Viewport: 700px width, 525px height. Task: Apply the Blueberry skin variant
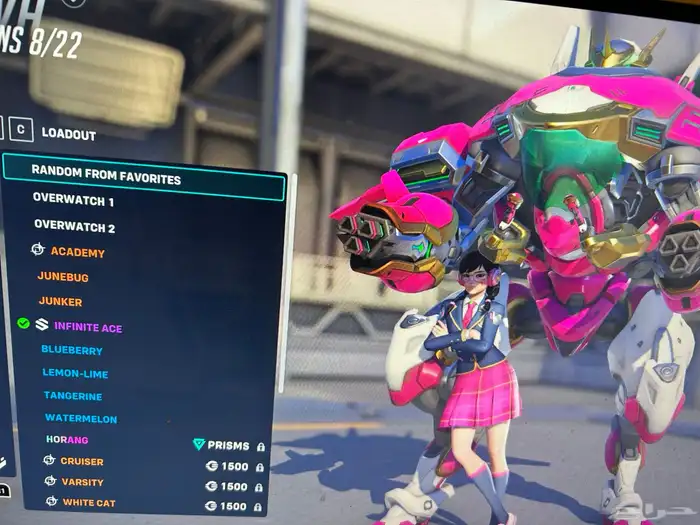click(x=72, y=351)
